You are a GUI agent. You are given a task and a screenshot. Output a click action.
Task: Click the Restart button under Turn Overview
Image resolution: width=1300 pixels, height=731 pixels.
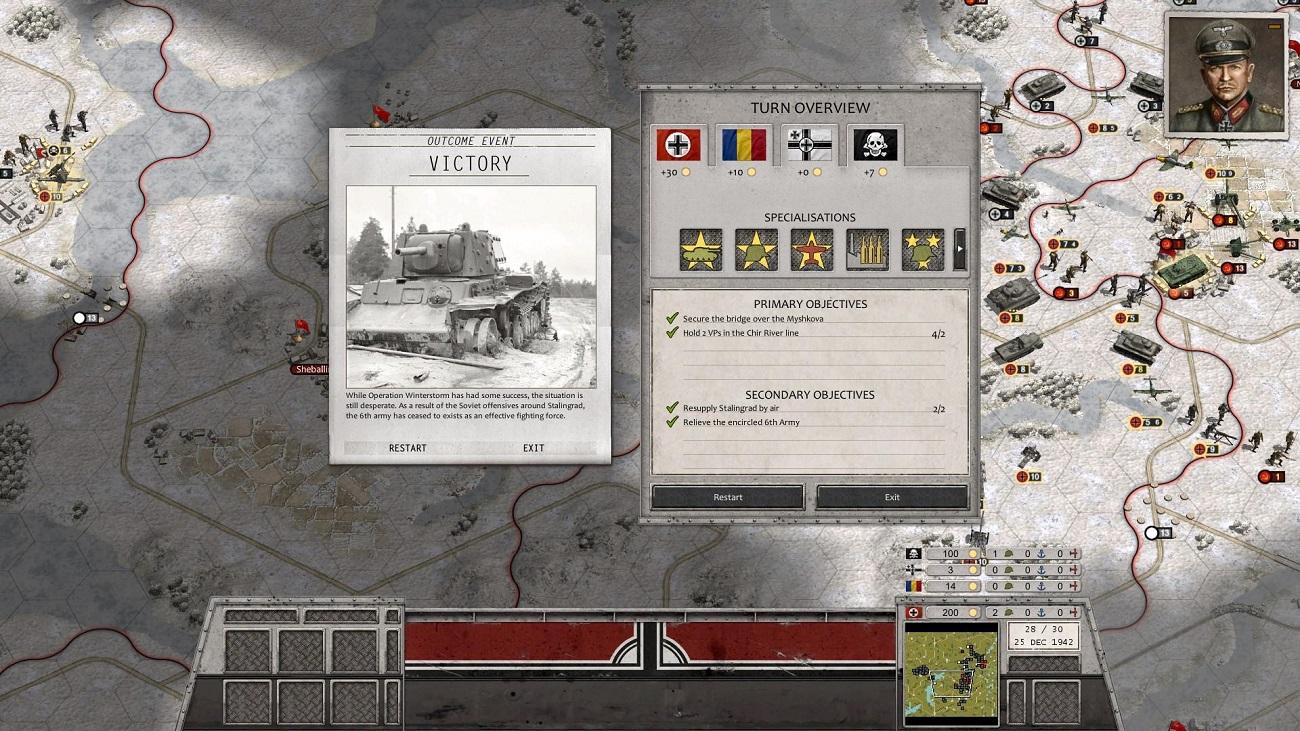pyautogui.click(x=727, y=497)
